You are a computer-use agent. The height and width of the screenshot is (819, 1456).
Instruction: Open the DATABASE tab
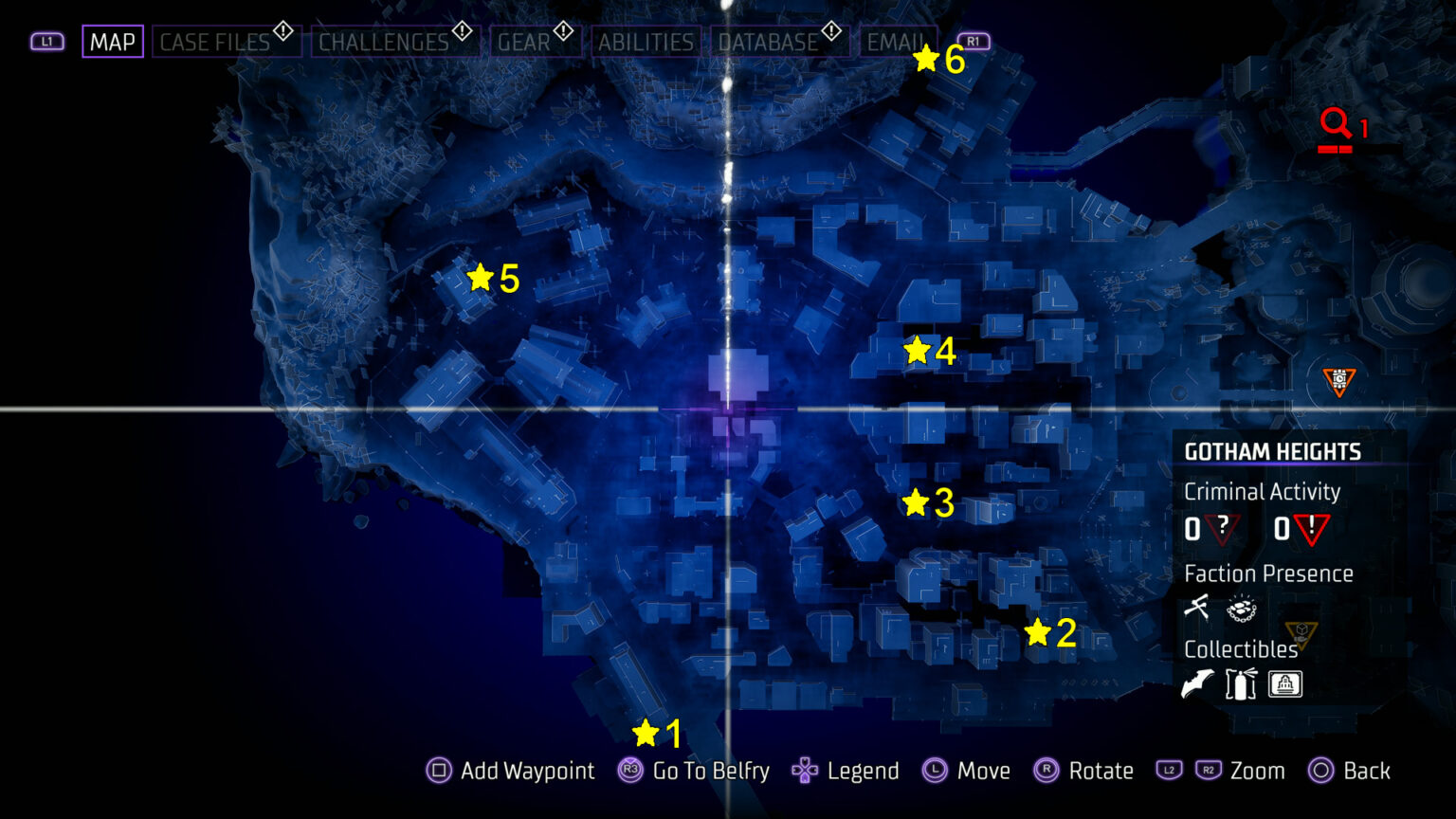[x=770, y=42]
